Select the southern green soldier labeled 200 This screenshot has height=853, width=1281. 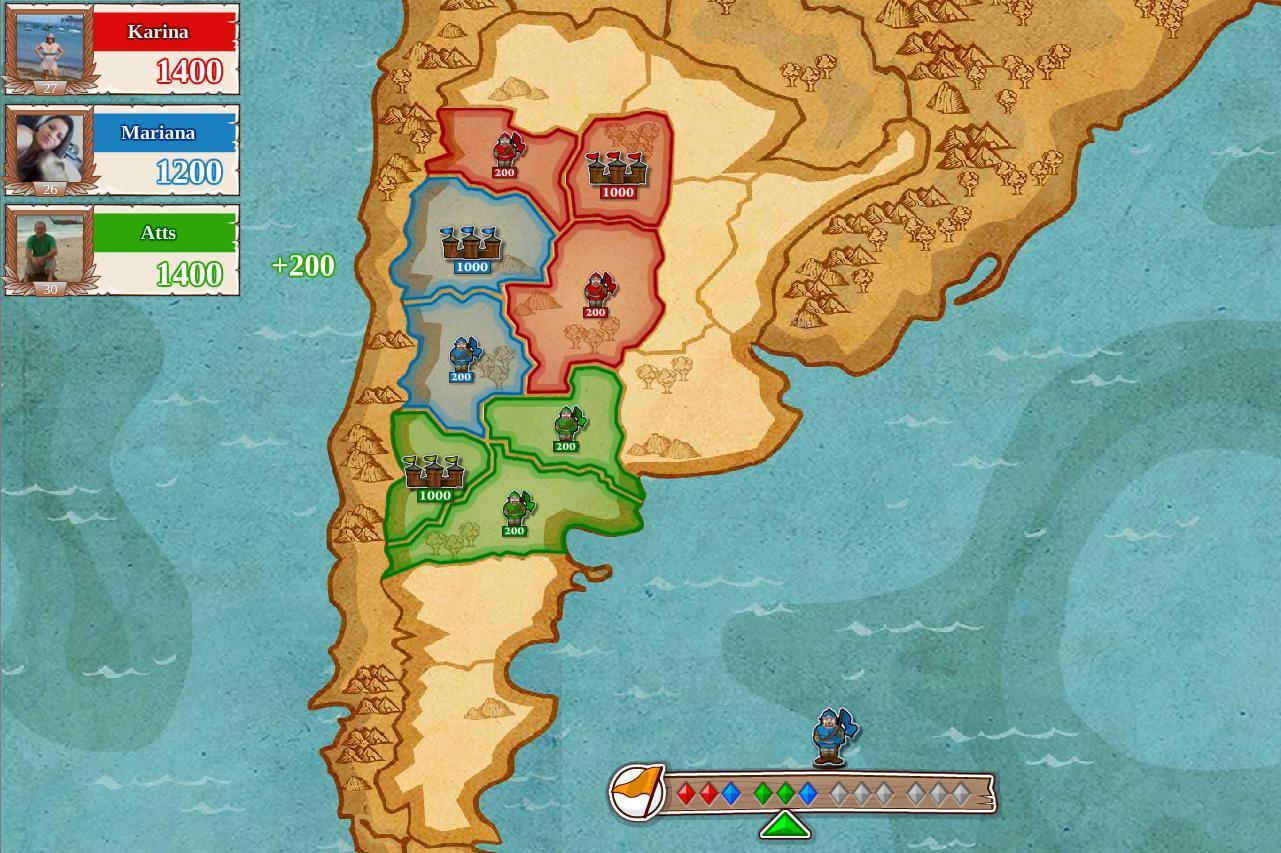tap(514, 510)
